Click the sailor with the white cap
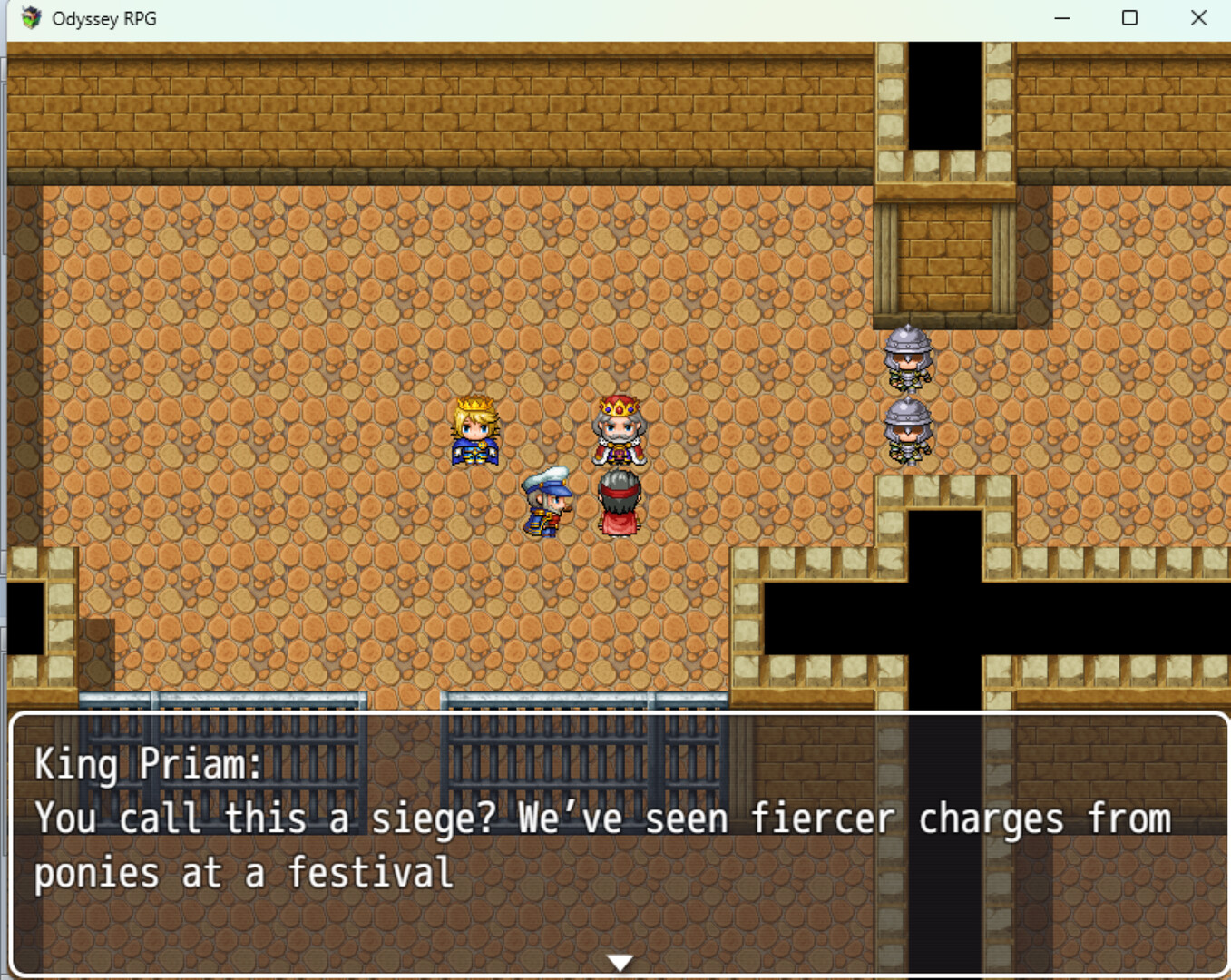The width and height of the screenshot is (1231, 980). tap(546, 499)
